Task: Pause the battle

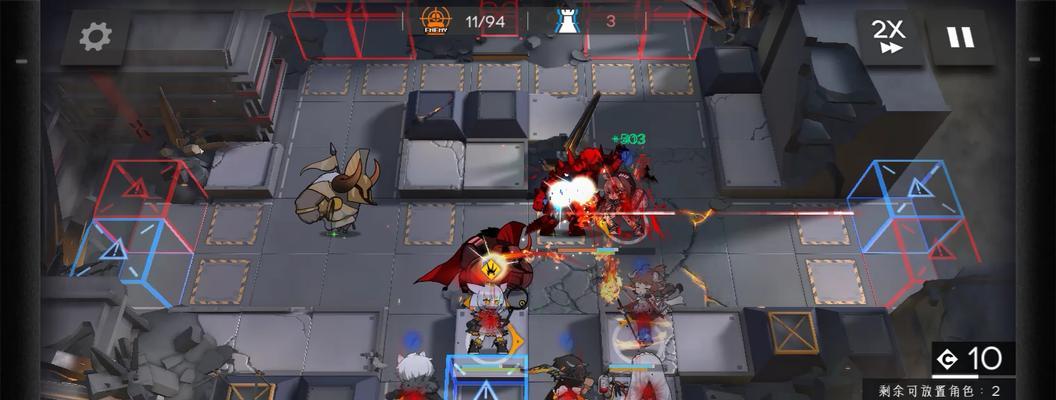Action: click(x=960, y=38)
